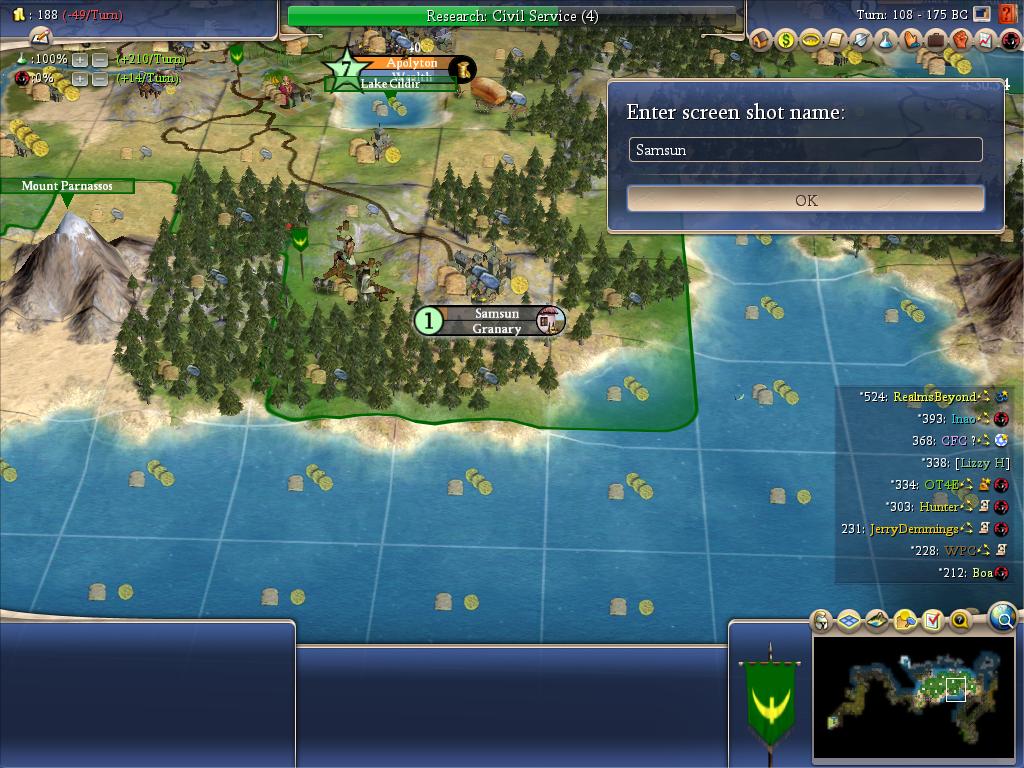The height and width of the screenshot is (768, 1024).
Task: Decrease the espionage rate with minus
Action: 99,78
